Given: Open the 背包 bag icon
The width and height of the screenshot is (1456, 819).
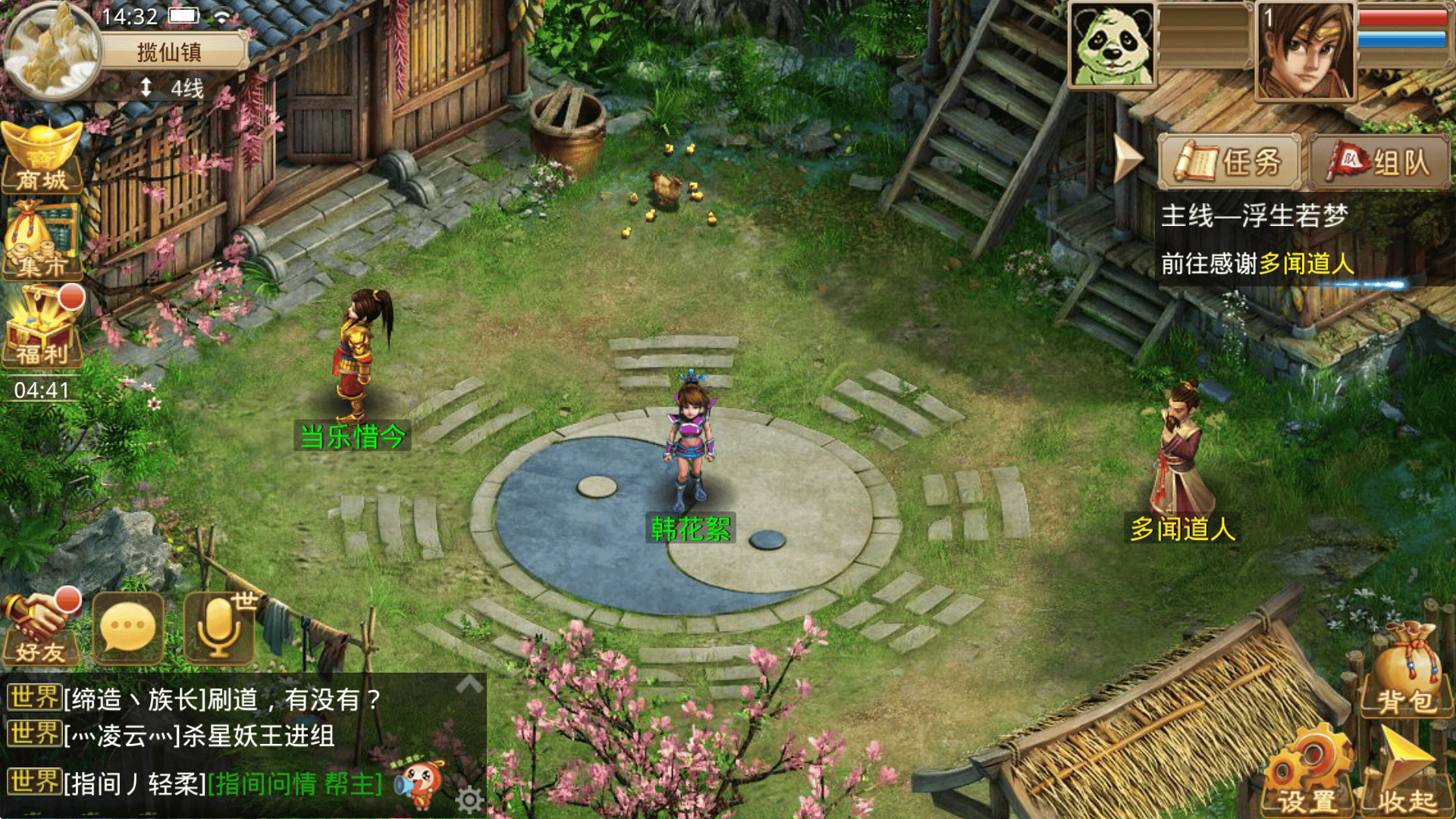Looking at the screenshot, I should pos(1405,671).
